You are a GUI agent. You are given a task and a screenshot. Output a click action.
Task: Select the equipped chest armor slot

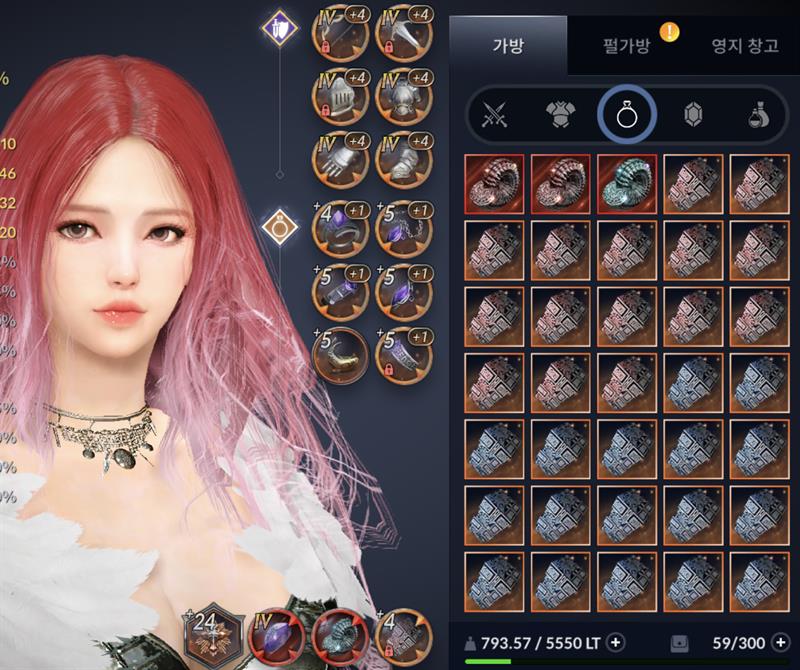[404, 97]
